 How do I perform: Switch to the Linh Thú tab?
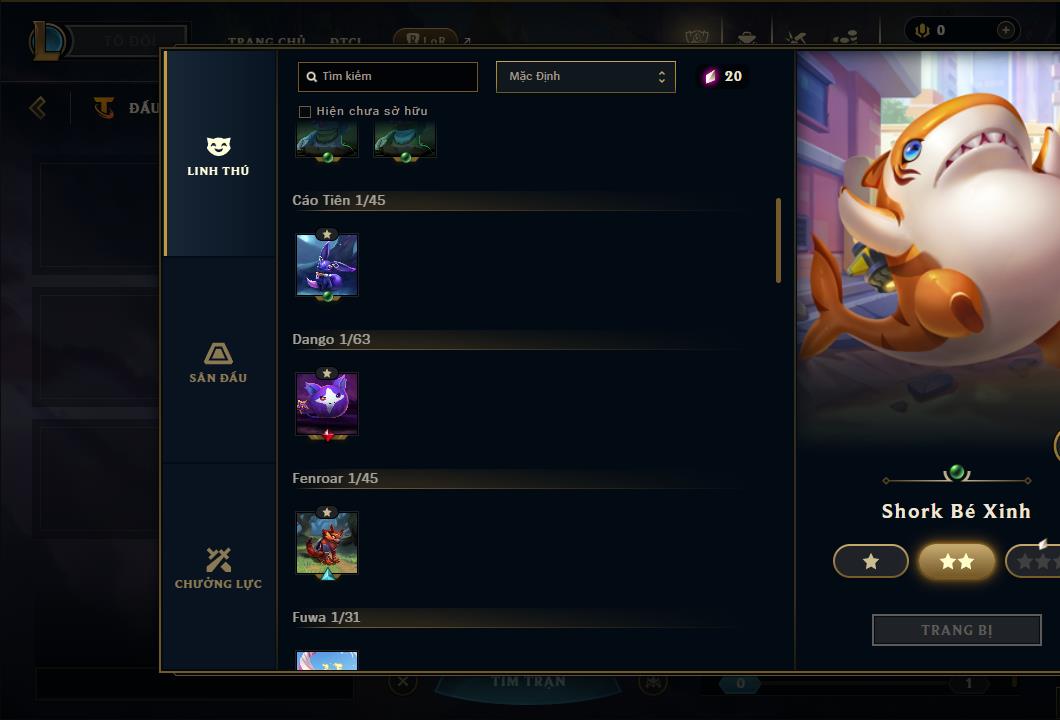click(218, 156)
